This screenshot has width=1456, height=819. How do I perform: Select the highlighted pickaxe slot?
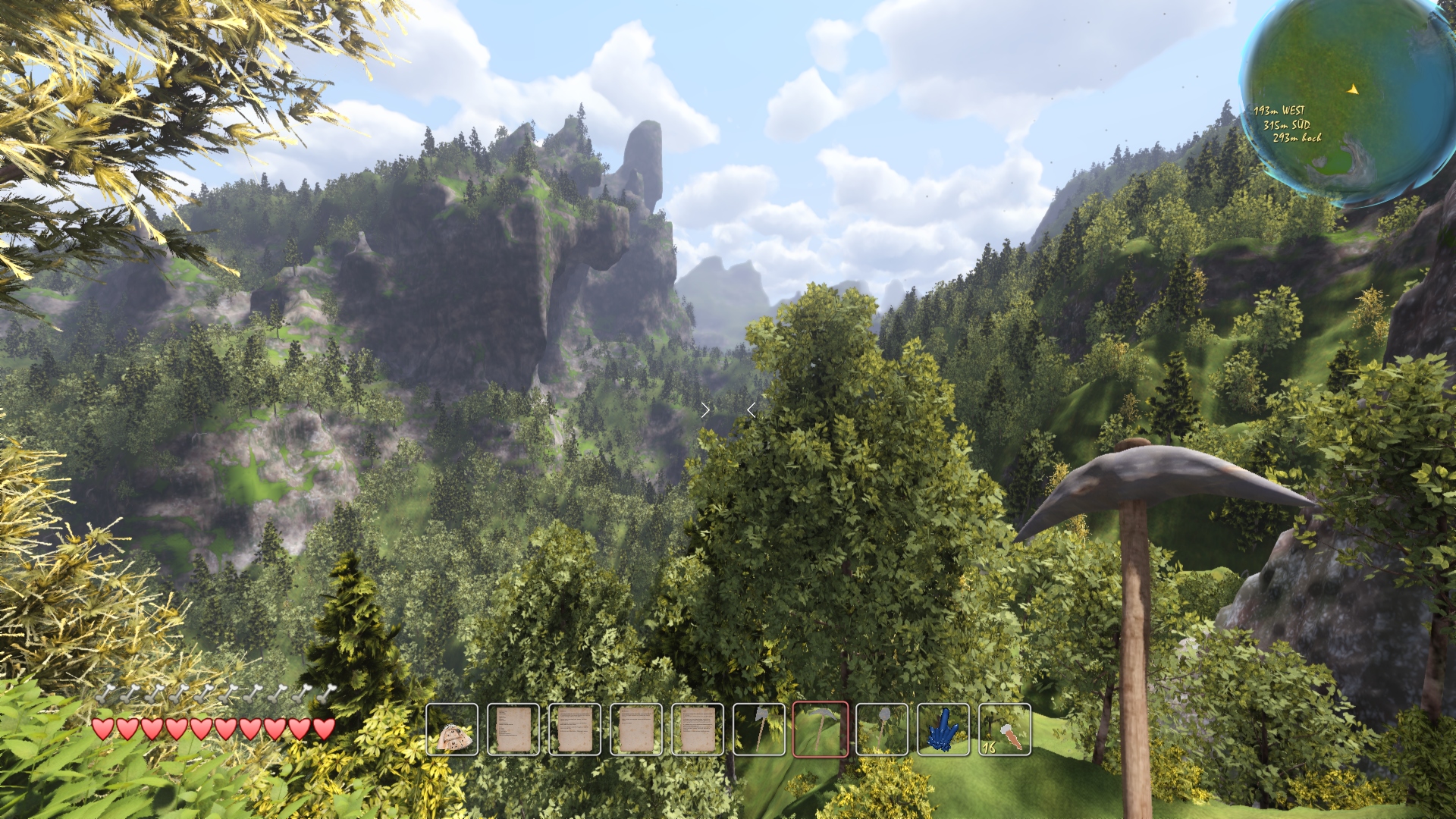[x=821, y=730]
